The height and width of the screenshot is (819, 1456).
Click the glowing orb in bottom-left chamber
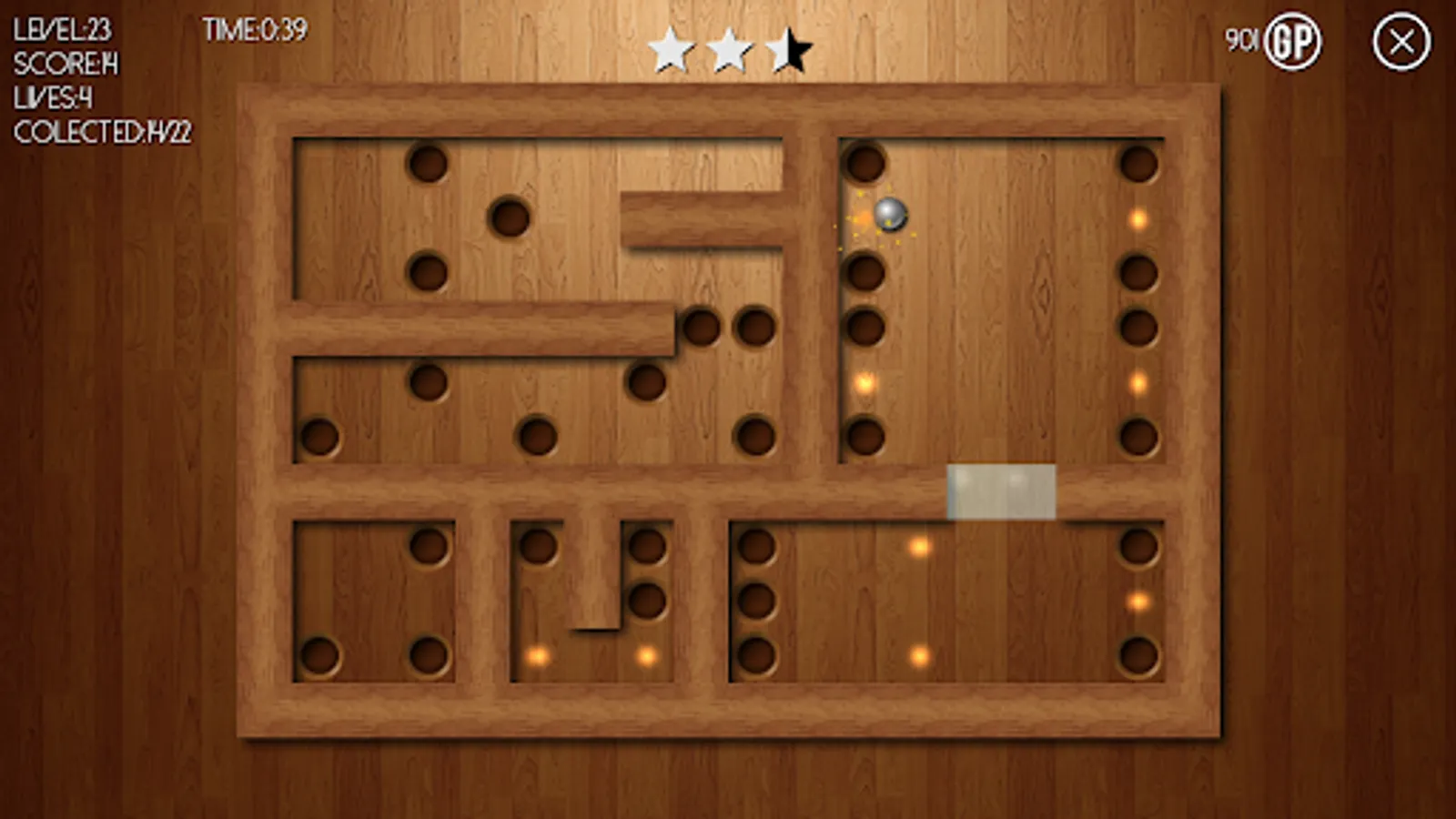537,654
